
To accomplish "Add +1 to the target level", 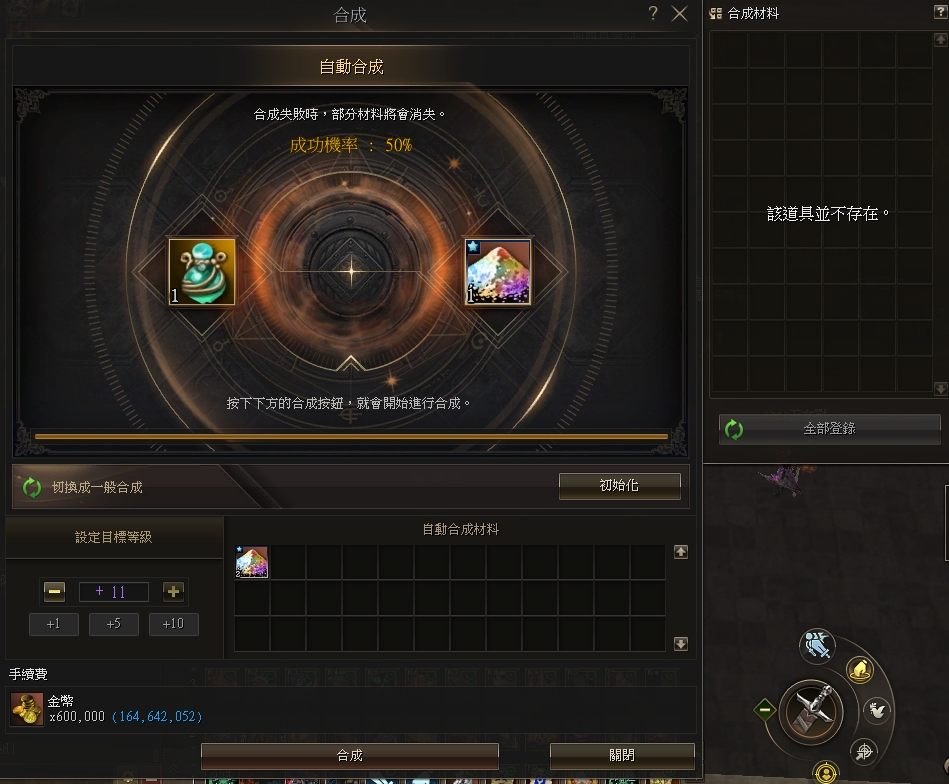I will [x=54, y=625].
